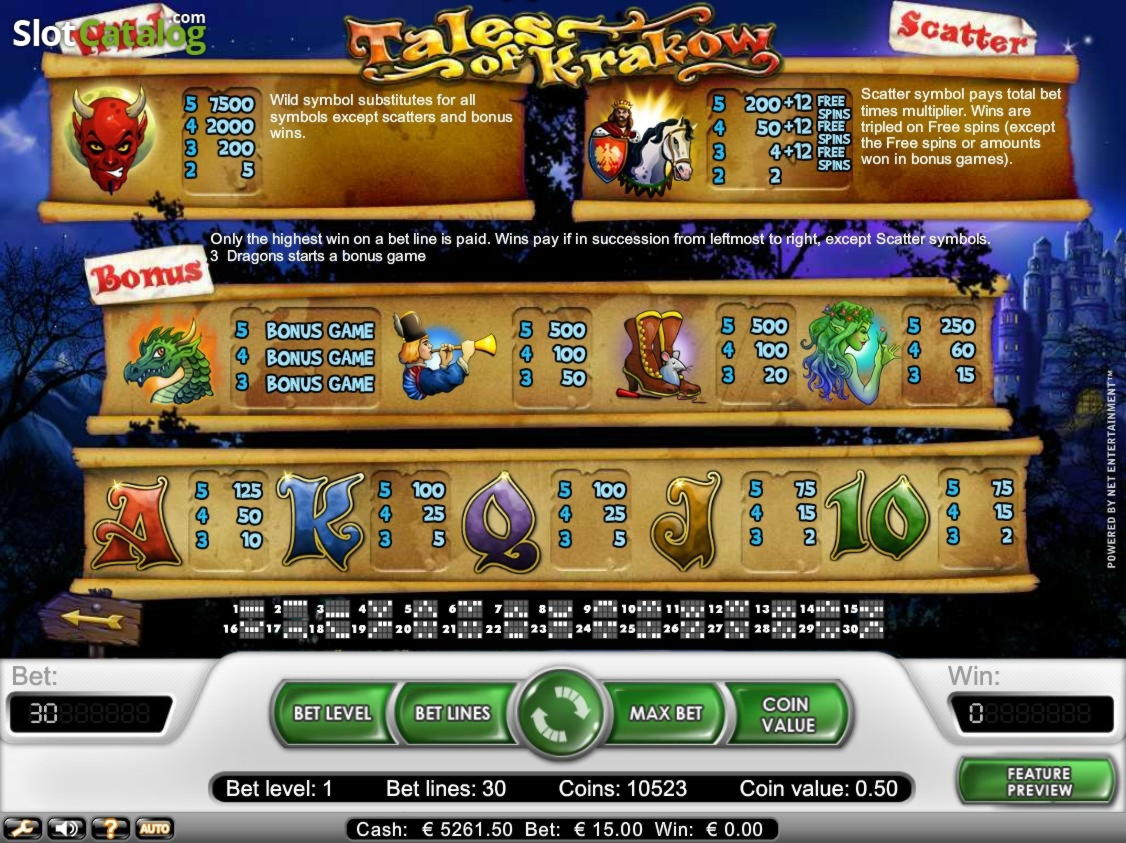This screenshot has height=843, width=1126.
Task: Visit the SlotCatalog.com logo link
Action: 108,35
